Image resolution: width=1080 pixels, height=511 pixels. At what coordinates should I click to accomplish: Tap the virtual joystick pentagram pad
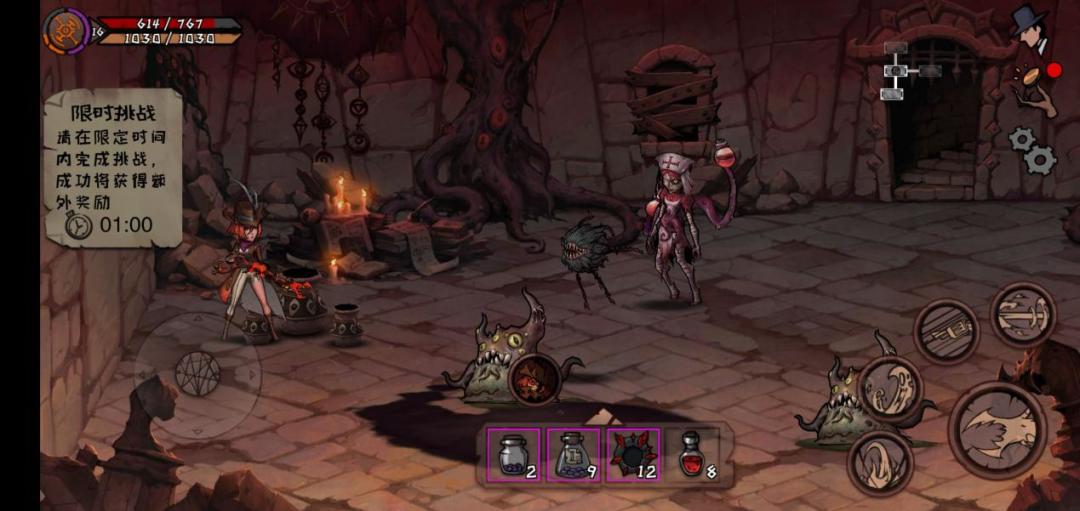[x=197, y=374]
